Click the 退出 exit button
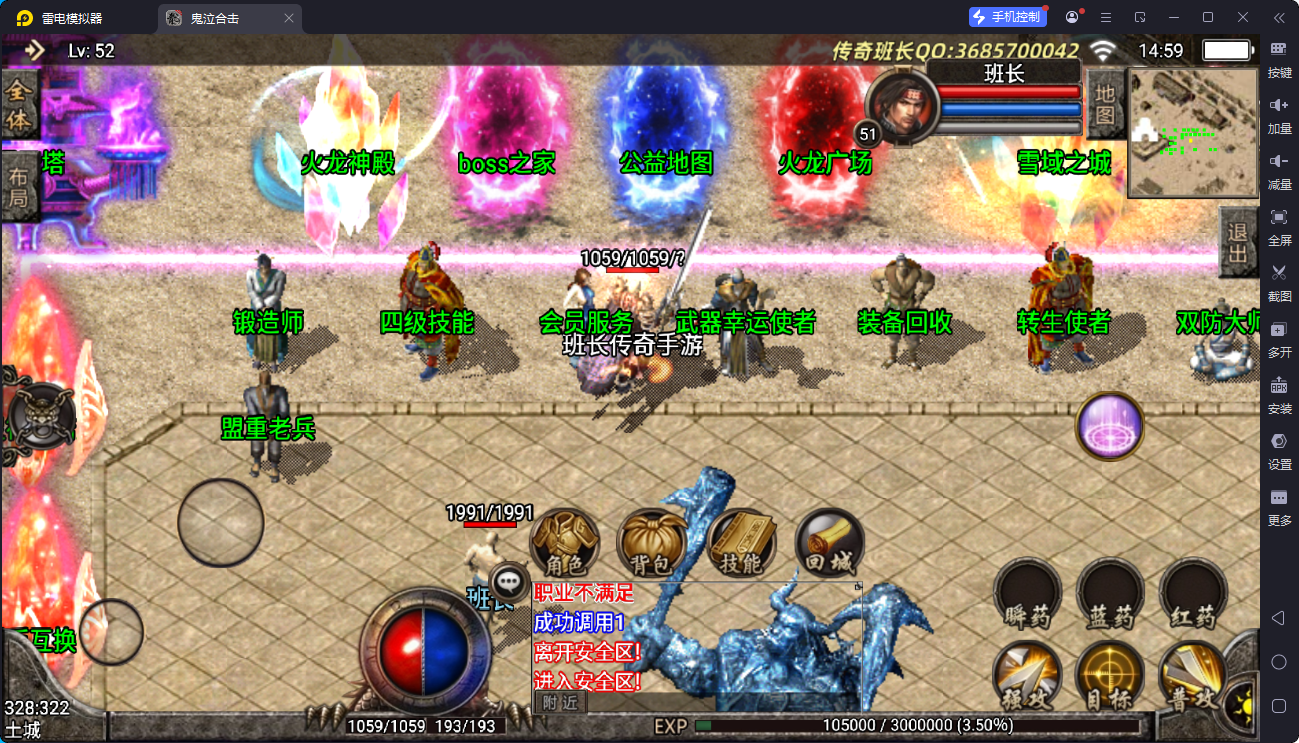Image resolution: width=1299 pixels, height=743 pixels. pos(1238,243)
